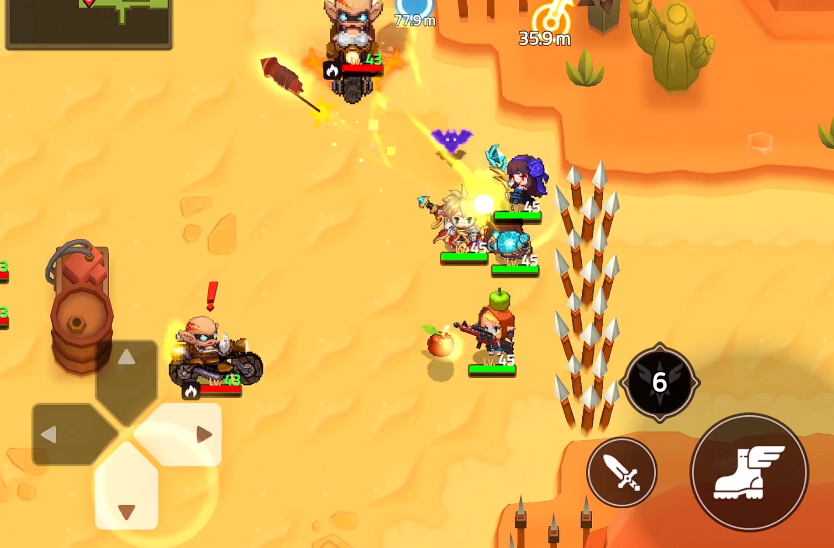
Task: Trigger the winged skill showing 6
Action: [x=659, y=382]
